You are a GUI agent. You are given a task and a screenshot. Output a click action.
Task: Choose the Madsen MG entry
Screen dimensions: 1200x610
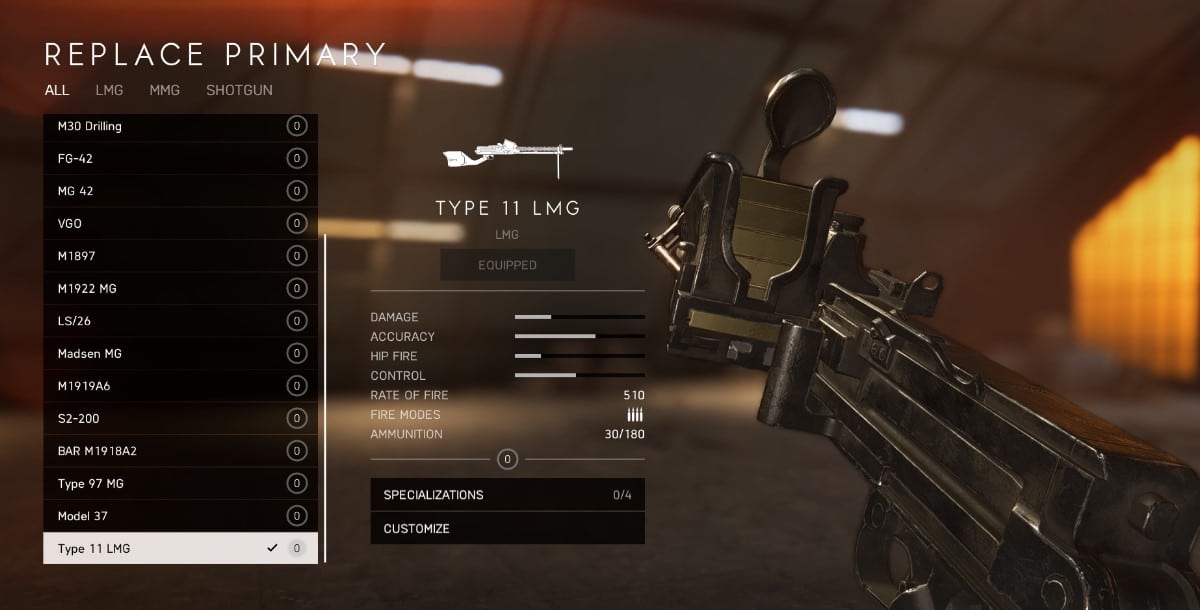click(x=180, y=353)
